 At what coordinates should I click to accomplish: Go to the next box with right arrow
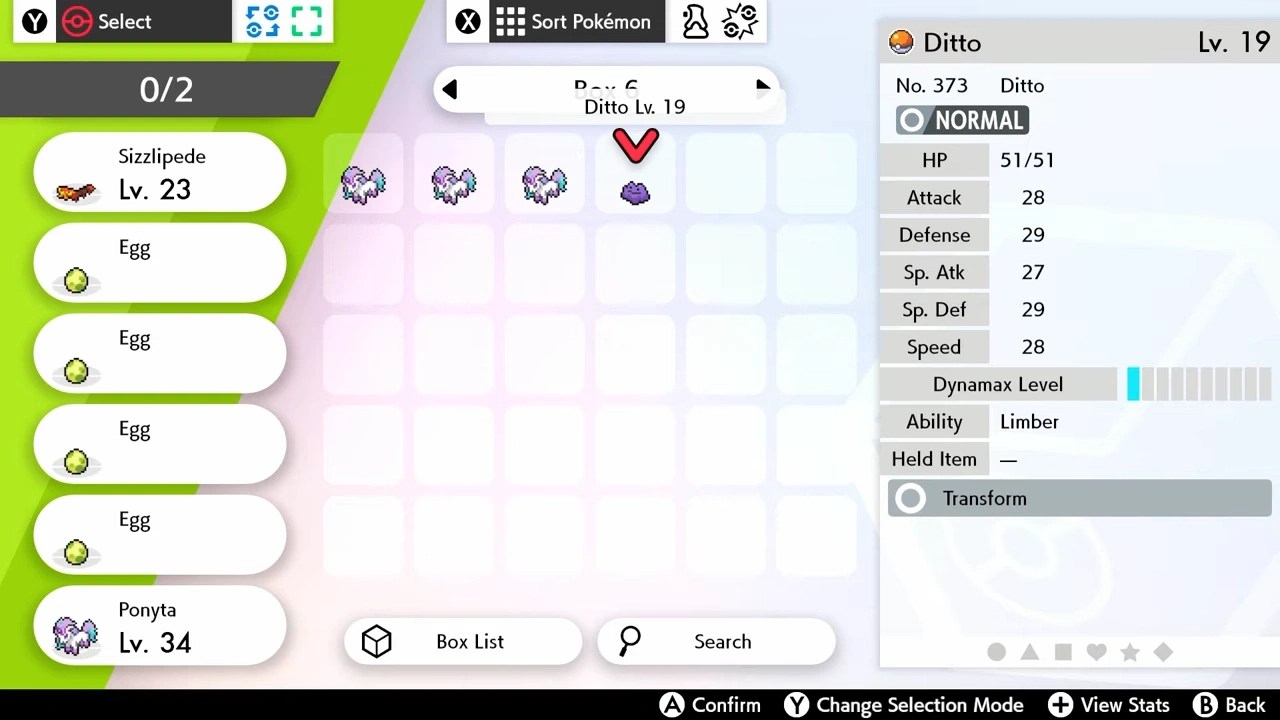(762, 89)
